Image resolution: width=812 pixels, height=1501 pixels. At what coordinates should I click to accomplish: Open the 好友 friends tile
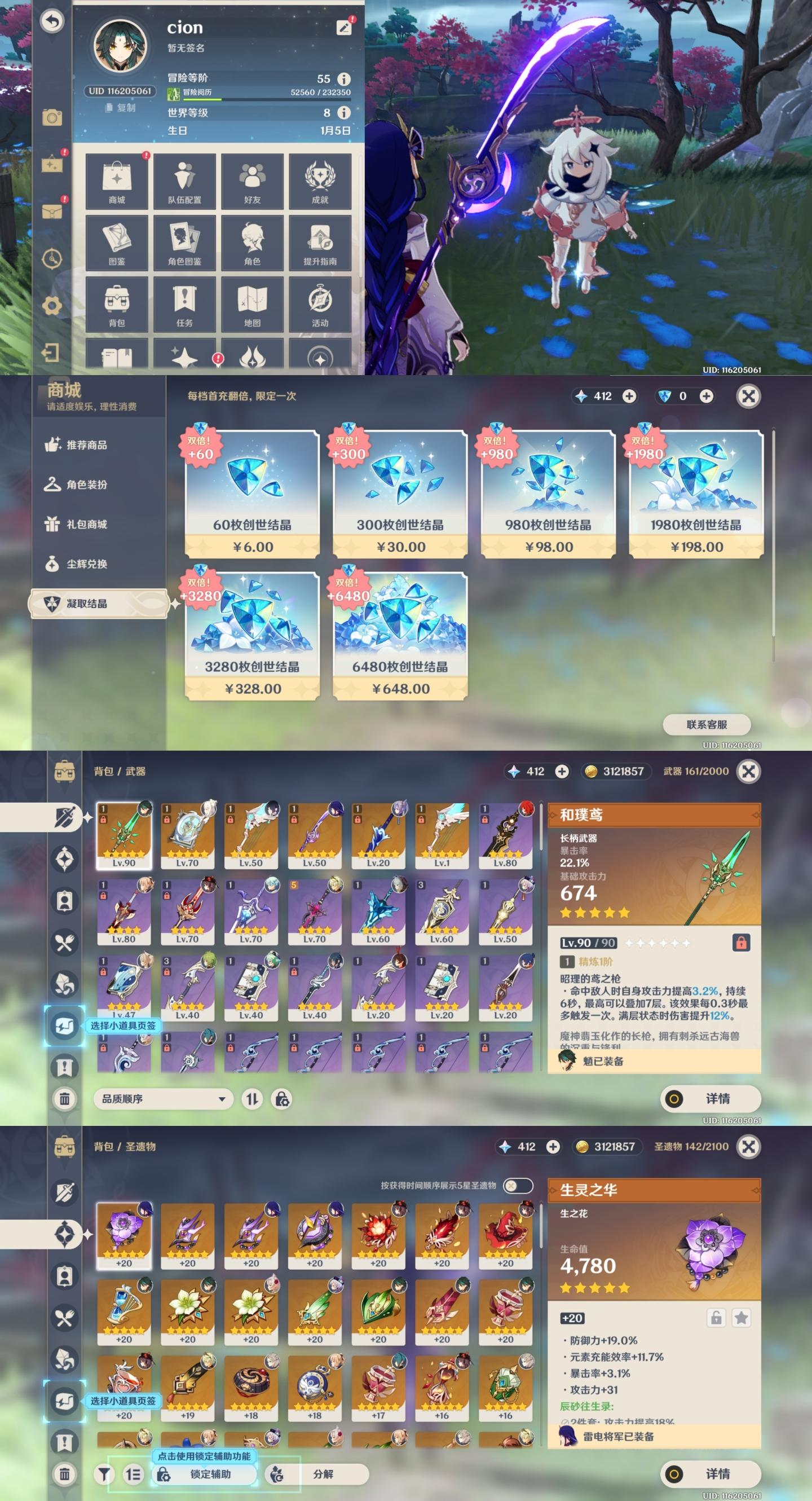pyautogui.click(x=252, y=181)
